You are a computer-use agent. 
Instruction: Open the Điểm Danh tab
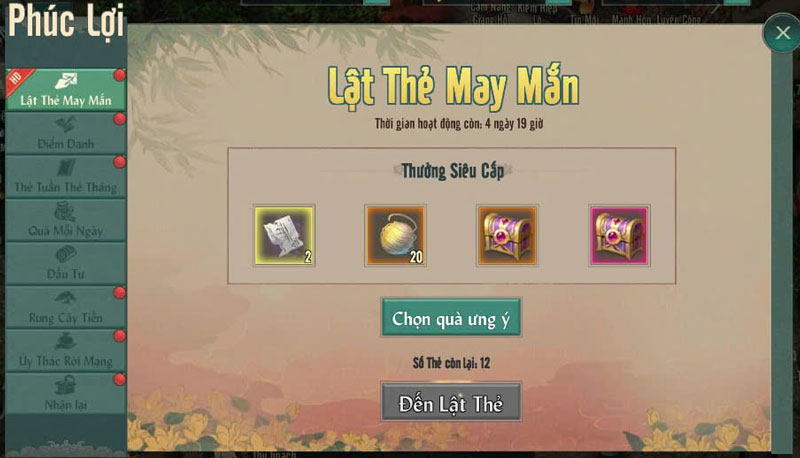point(65,134)
